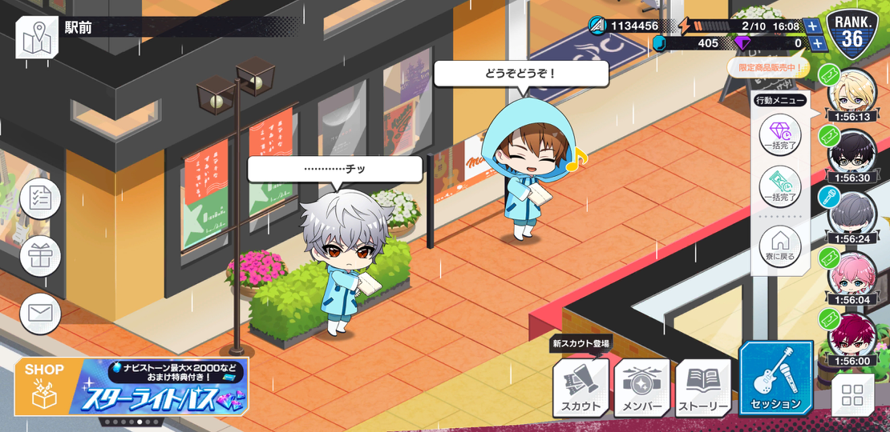Open the RANK 36 badge
This screenshot has width=890, height=432.
point(853,32)
